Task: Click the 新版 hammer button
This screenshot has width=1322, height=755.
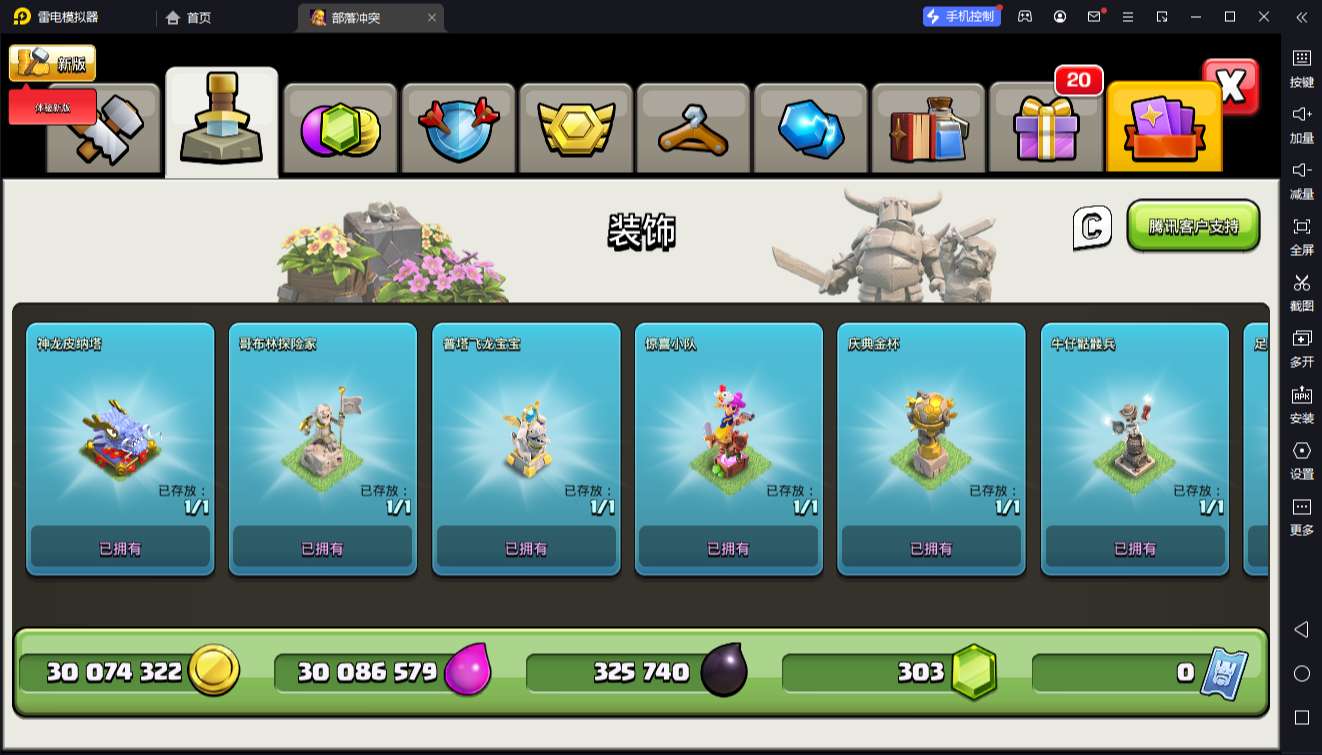Action: click(53, 64)
